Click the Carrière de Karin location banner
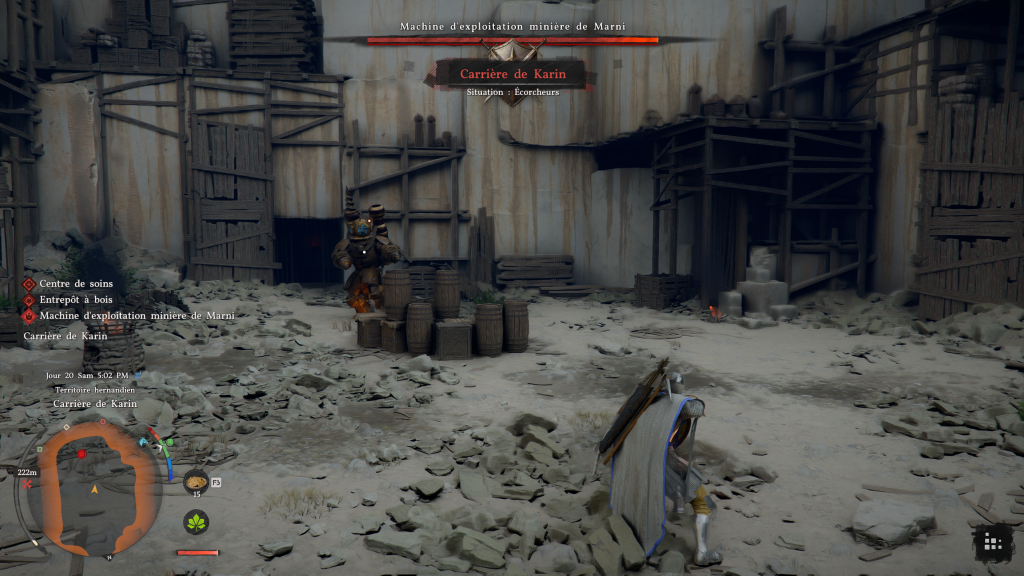 click(511, 73)
